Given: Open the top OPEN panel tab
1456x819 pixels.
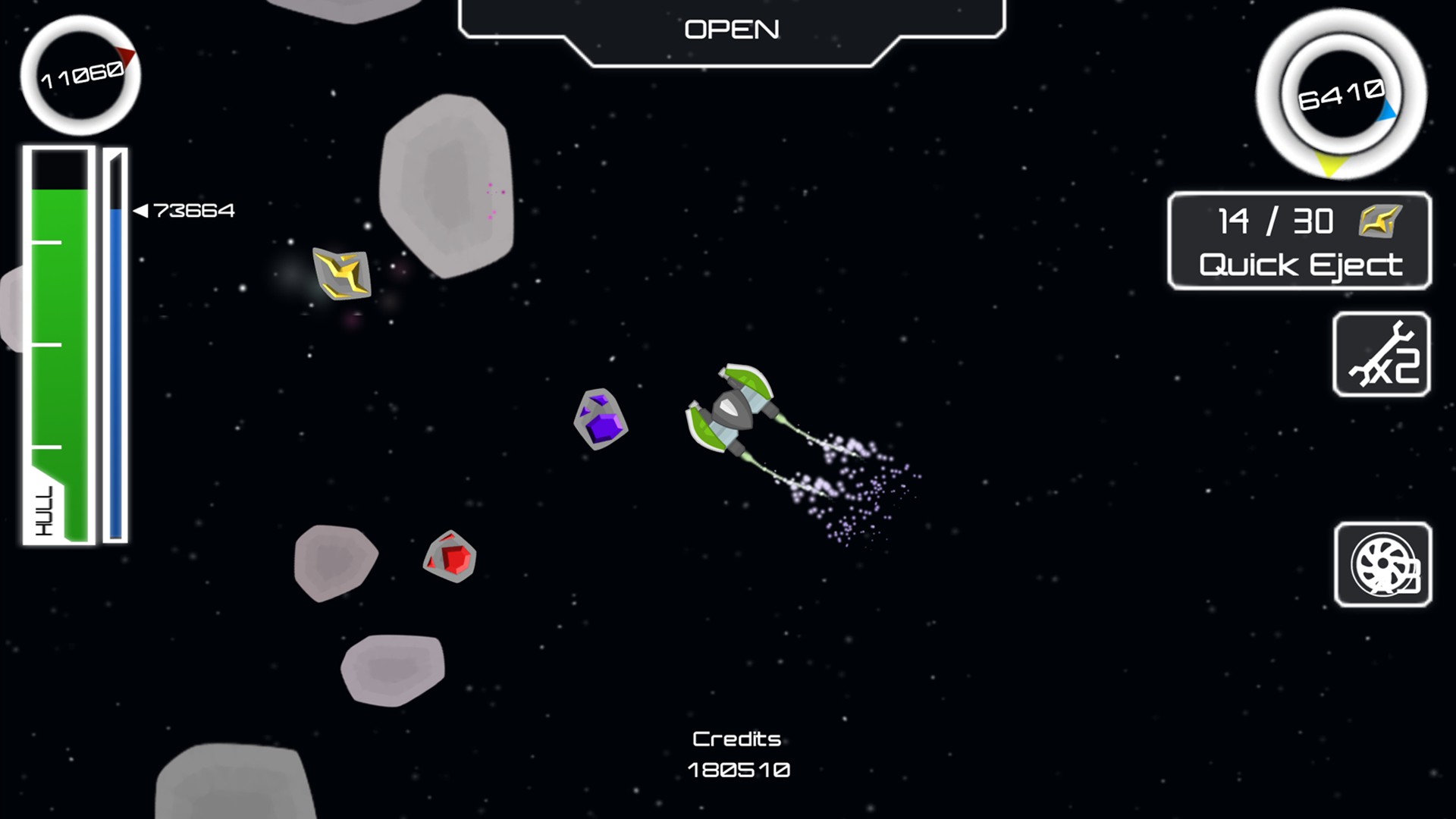Looking at the screenshot, I should 732,30.
